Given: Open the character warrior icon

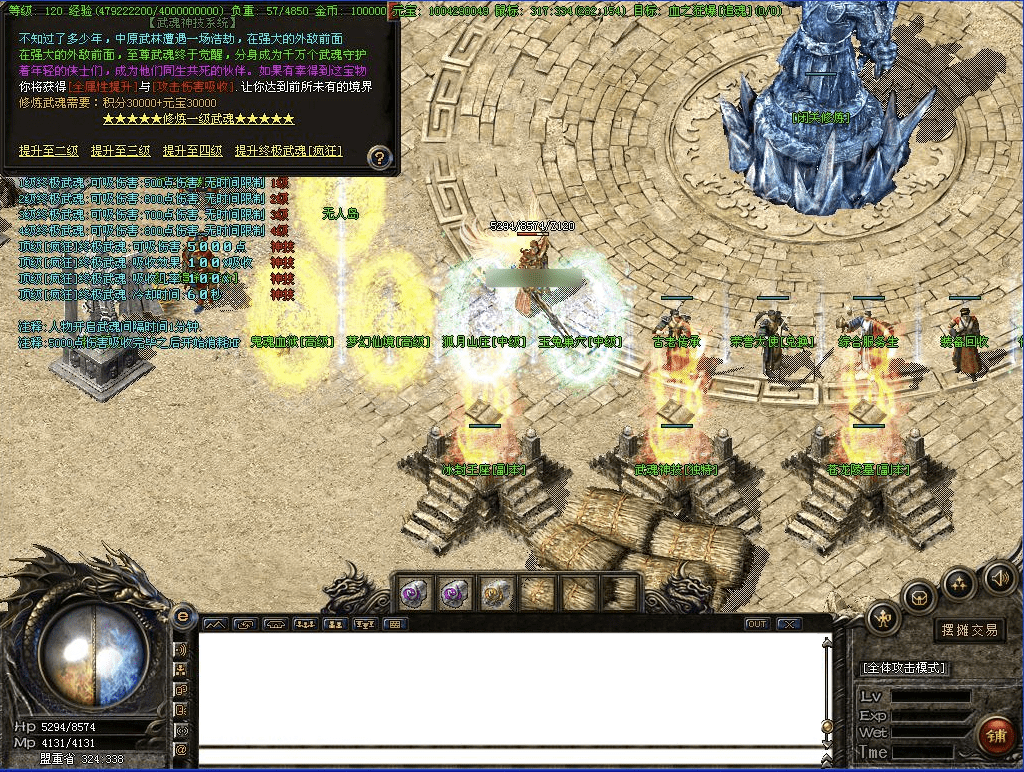Looking at the screenshot, I should [x=885, y=619].
